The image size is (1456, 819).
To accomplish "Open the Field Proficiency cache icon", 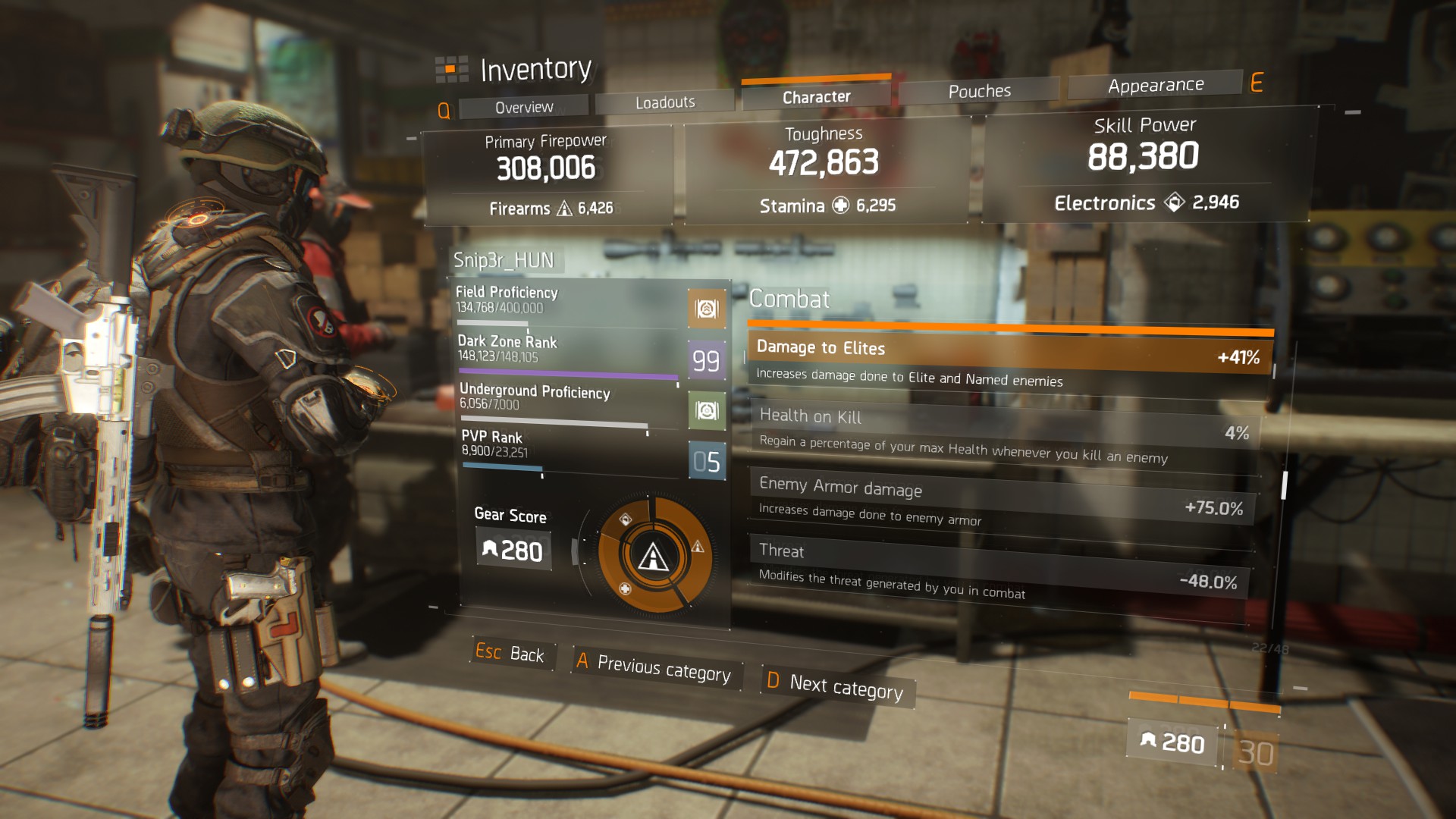I will (x=706, y=309).
